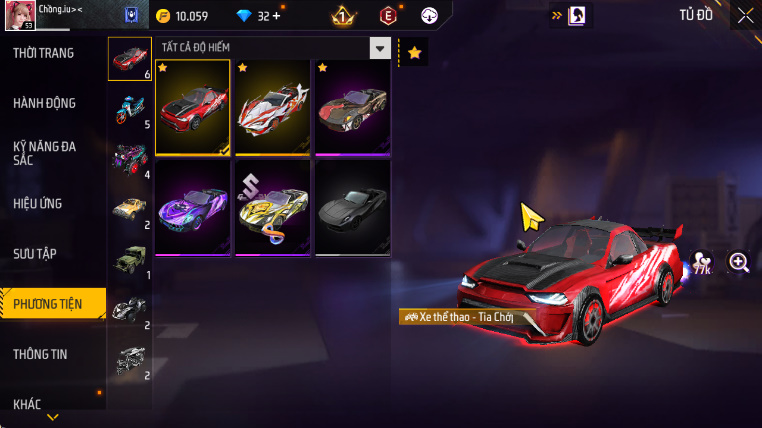Add diamonds with the plus button
The height and width of the screenshot is (428, 762).
pyautogui.click(x=277, y=16)
